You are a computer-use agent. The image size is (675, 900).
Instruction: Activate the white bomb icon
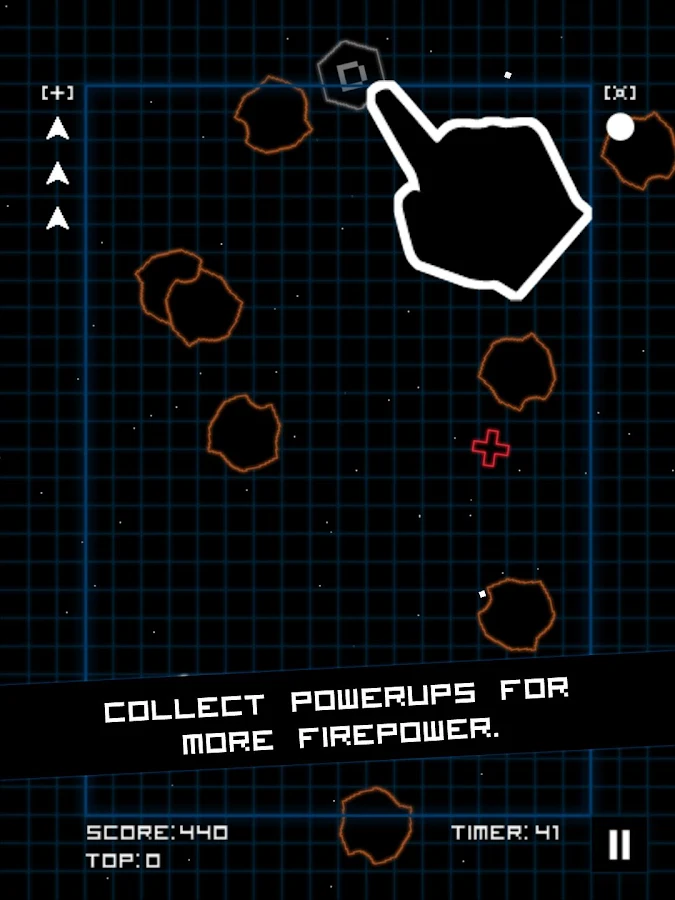click(620, 127)
